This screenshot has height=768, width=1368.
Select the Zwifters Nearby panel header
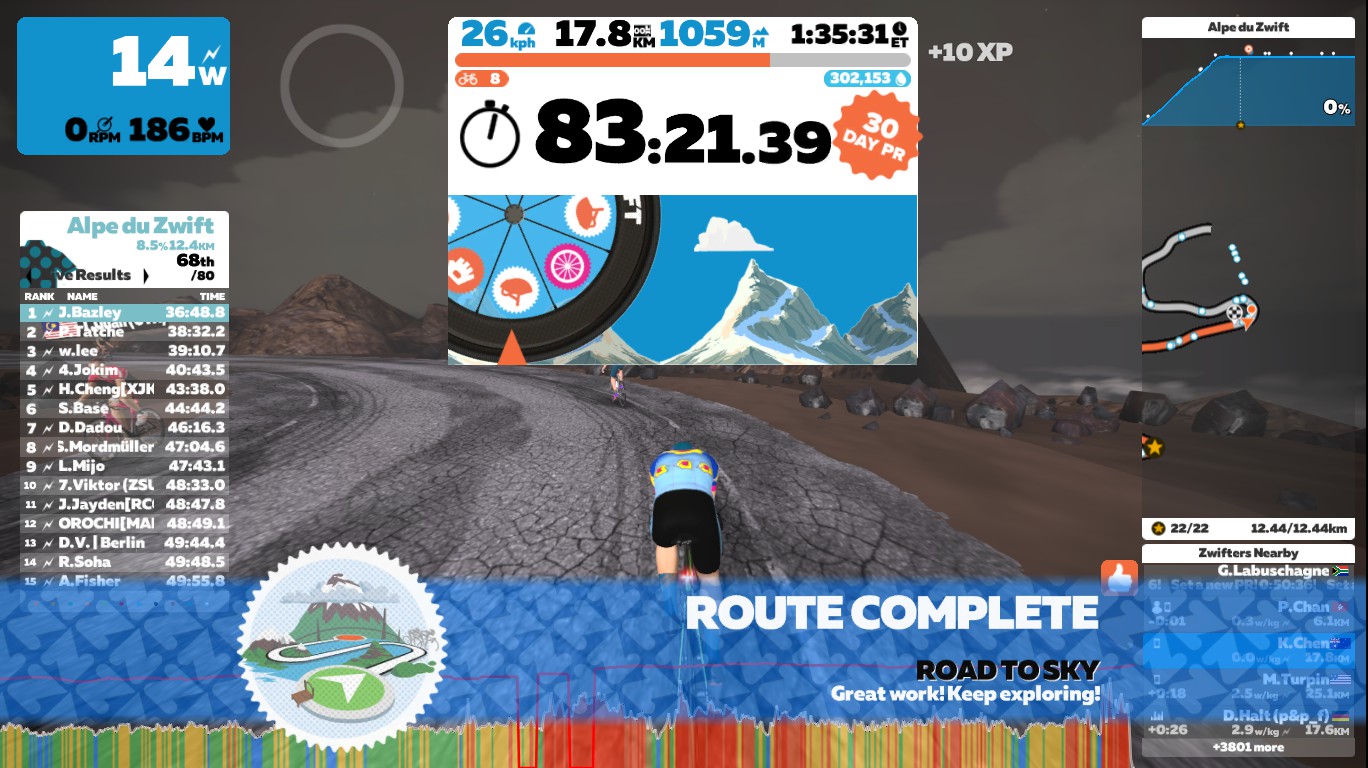point(1249,553)
